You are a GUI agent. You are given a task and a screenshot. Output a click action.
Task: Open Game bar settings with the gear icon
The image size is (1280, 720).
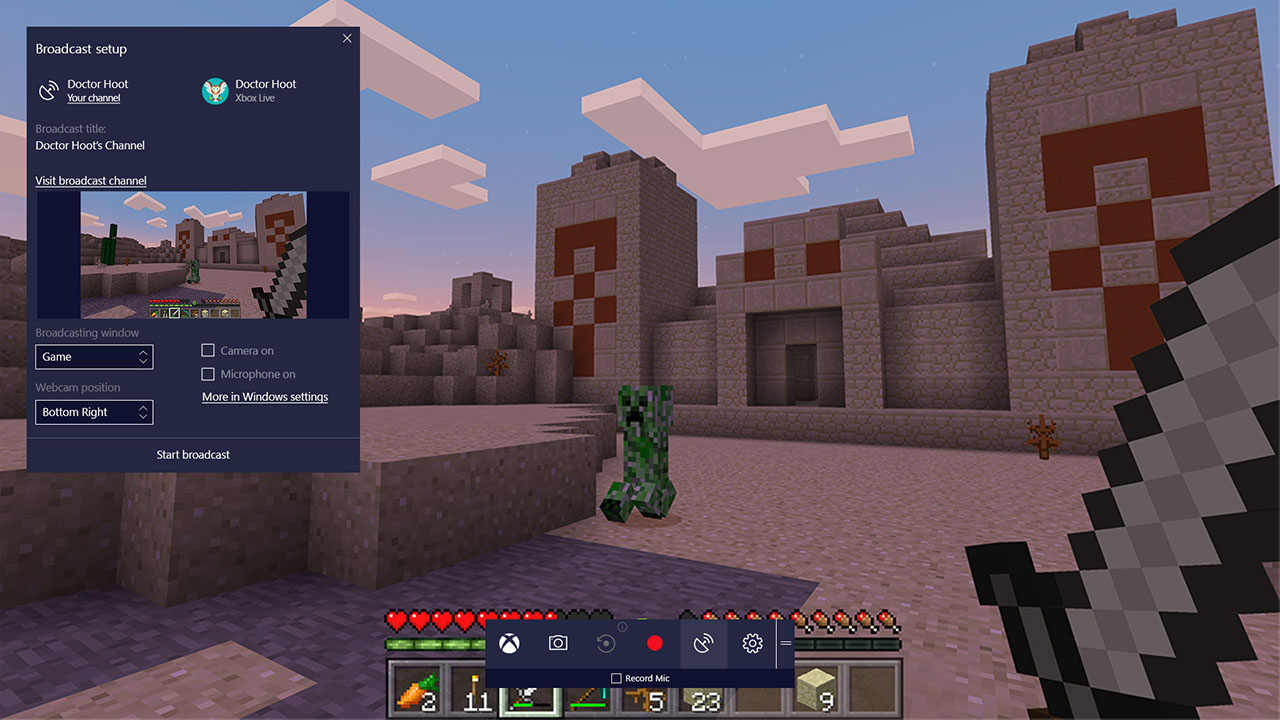click(x=752, y=644)
